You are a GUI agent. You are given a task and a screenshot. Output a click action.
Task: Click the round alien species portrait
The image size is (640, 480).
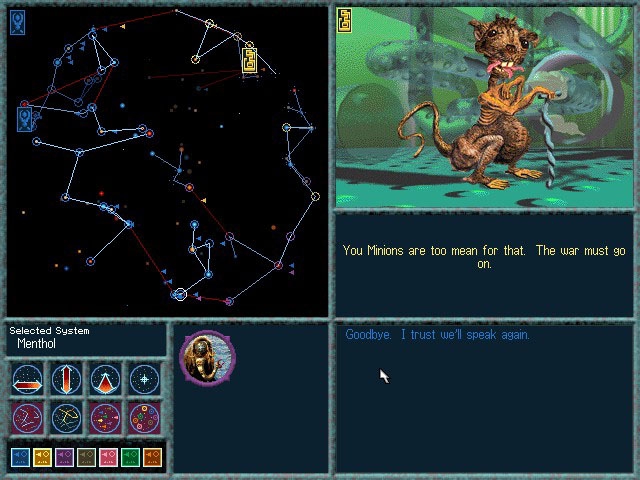point(207,357)
